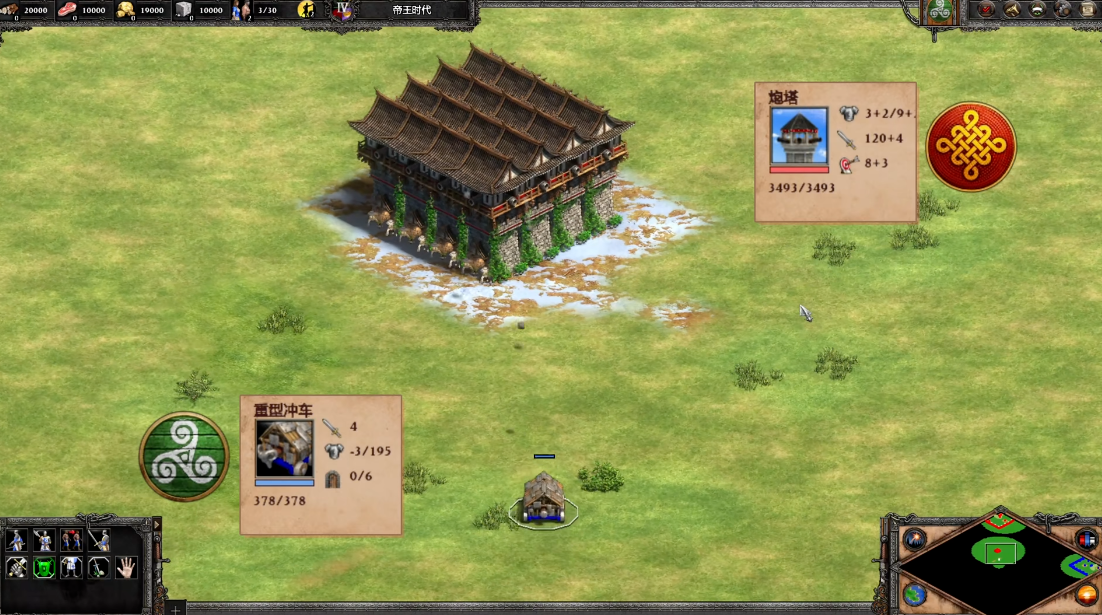Viewport: 1102px width, 615px height.
Task: Activate the flare signal button beside the minimap
Action: coord(914,539)
